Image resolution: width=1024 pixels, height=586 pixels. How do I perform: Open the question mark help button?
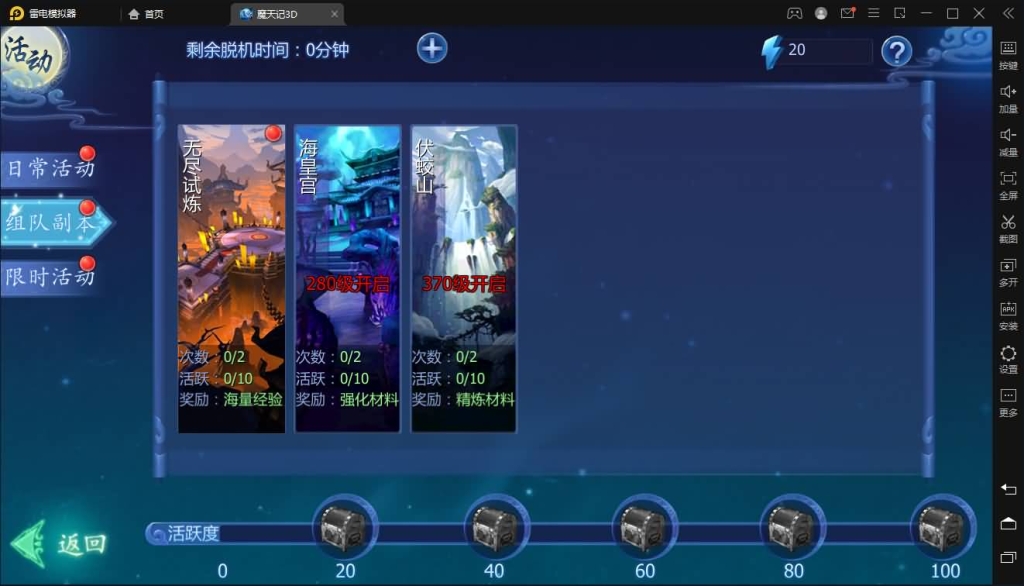point(896,51)
